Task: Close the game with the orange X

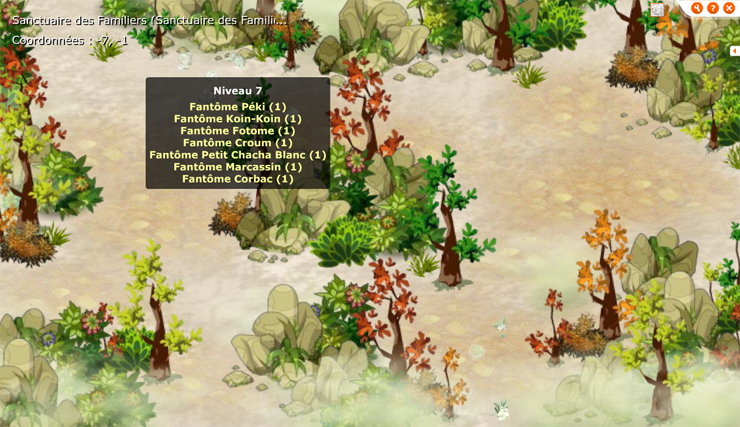Action: 729,8
